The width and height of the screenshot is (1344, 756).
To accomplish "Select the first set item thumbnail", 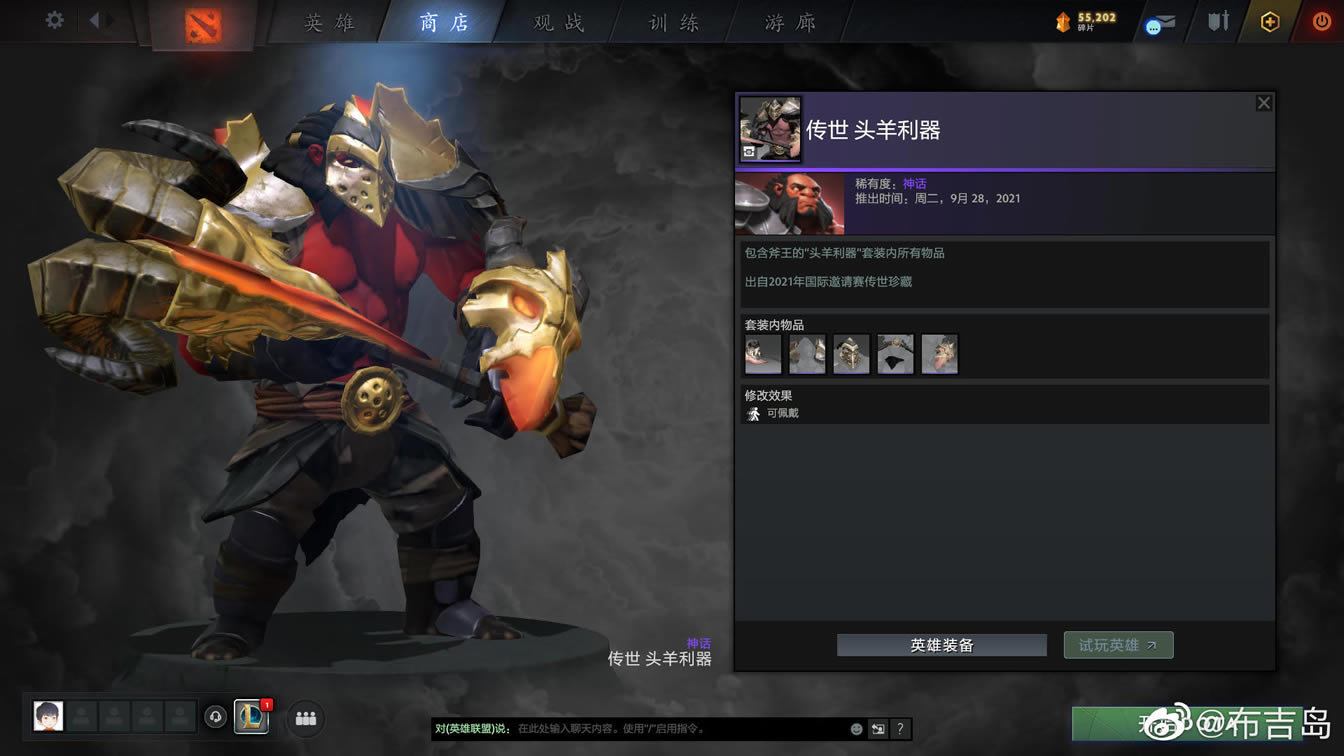I will pyautogui.click(x=762, y=353).
